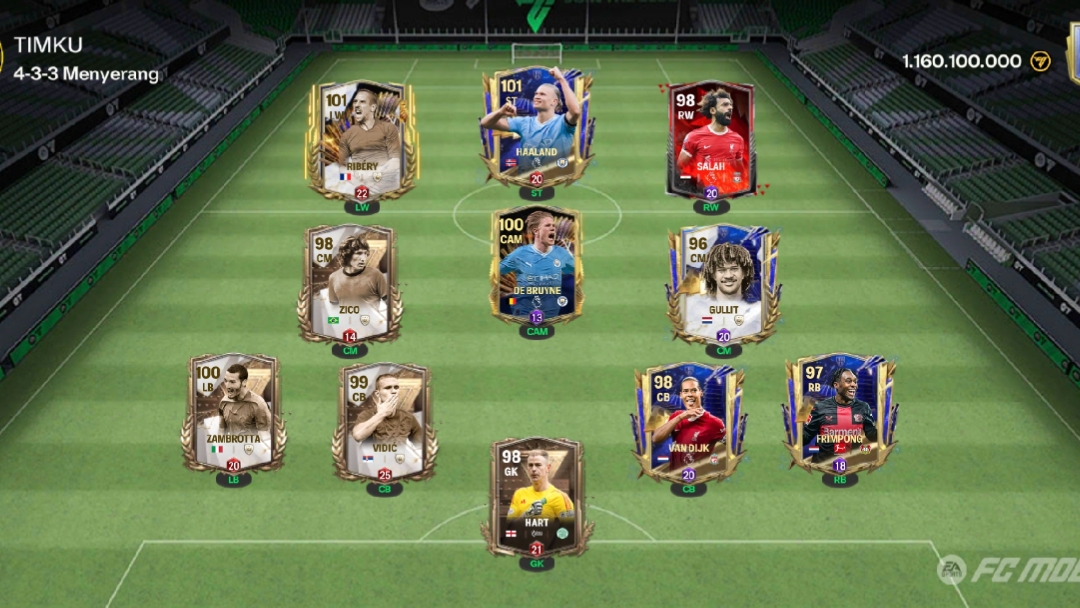Click Hart's goalkeeper card
The width and height of the screenshot is (1080, 608).
point(537,496)
